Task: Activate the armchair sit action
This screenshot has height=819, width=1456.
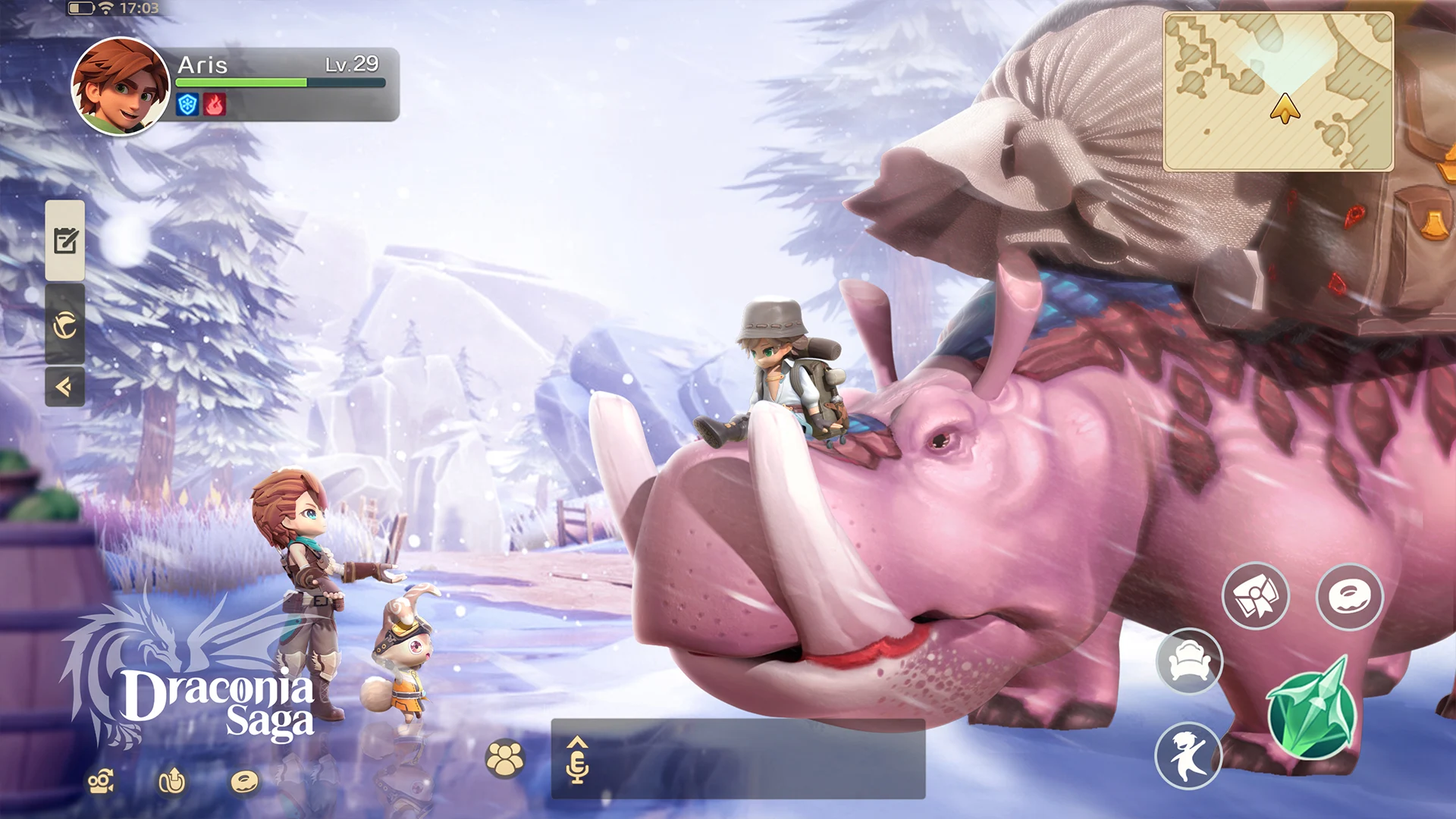Action: click(1189, 662)
